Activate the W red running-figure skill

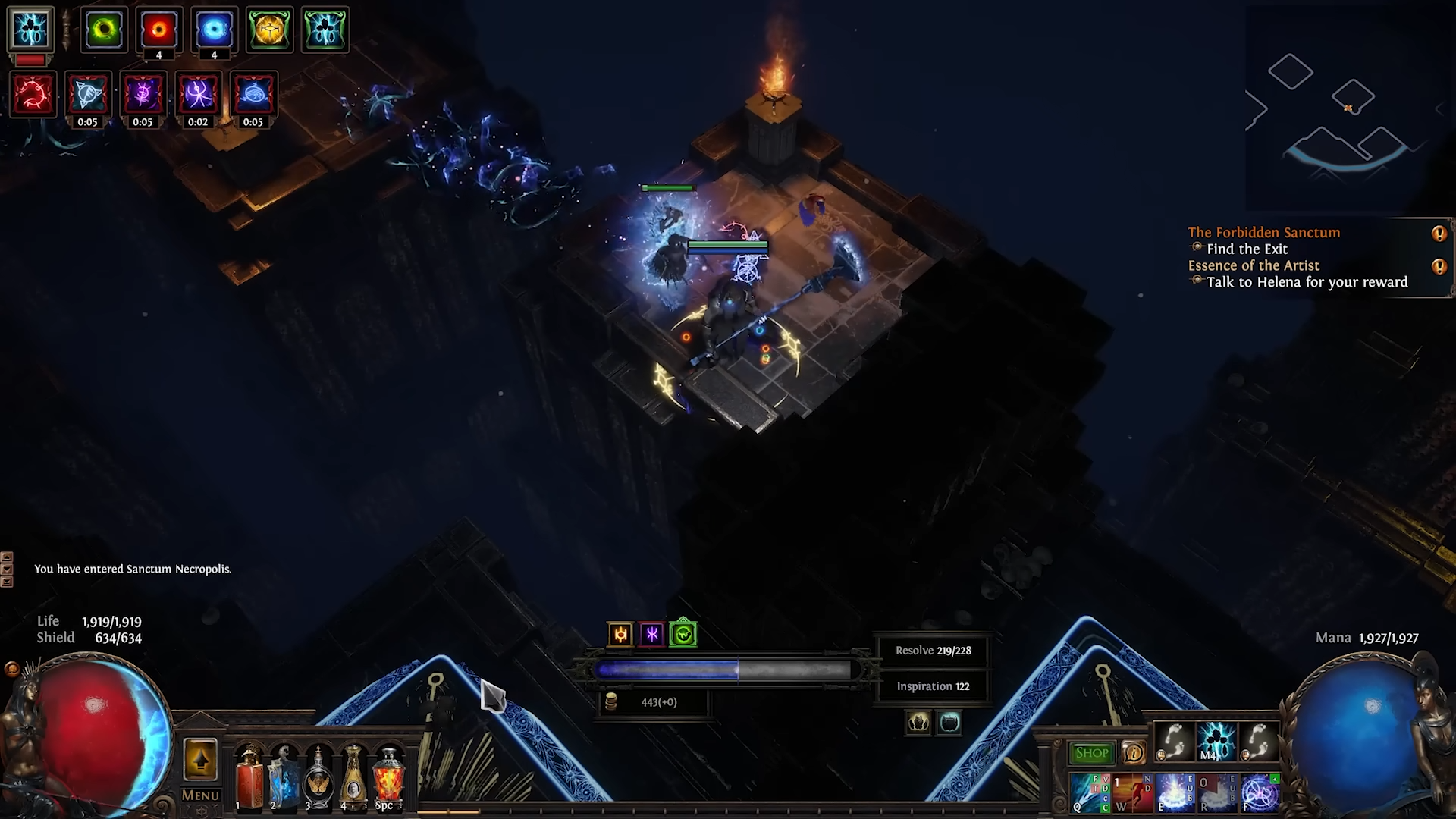tap(1132, 793)
